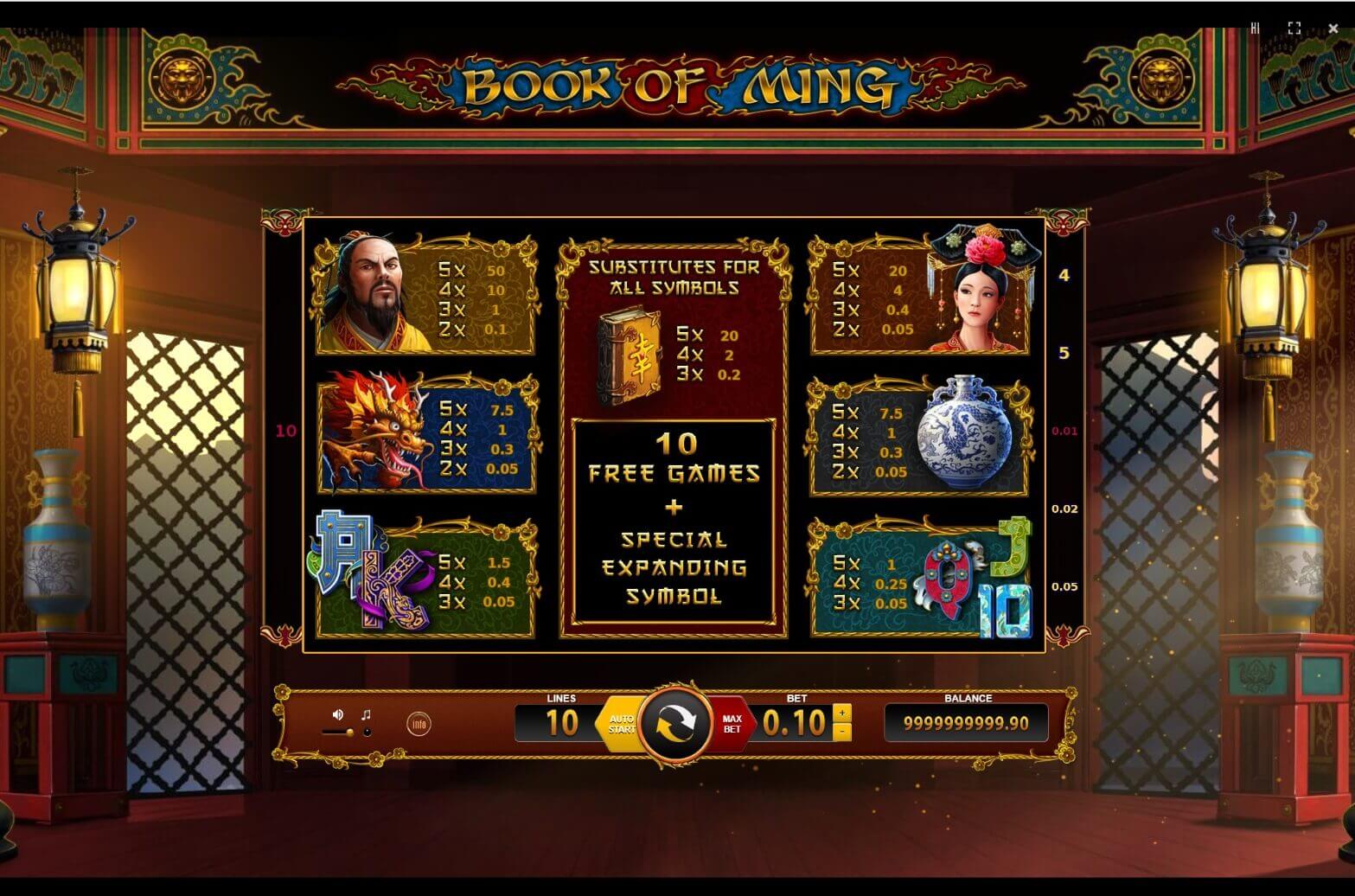1355x896 pixels.
Task: Toggle sound with the speaker icon
Action: [338, 714]
